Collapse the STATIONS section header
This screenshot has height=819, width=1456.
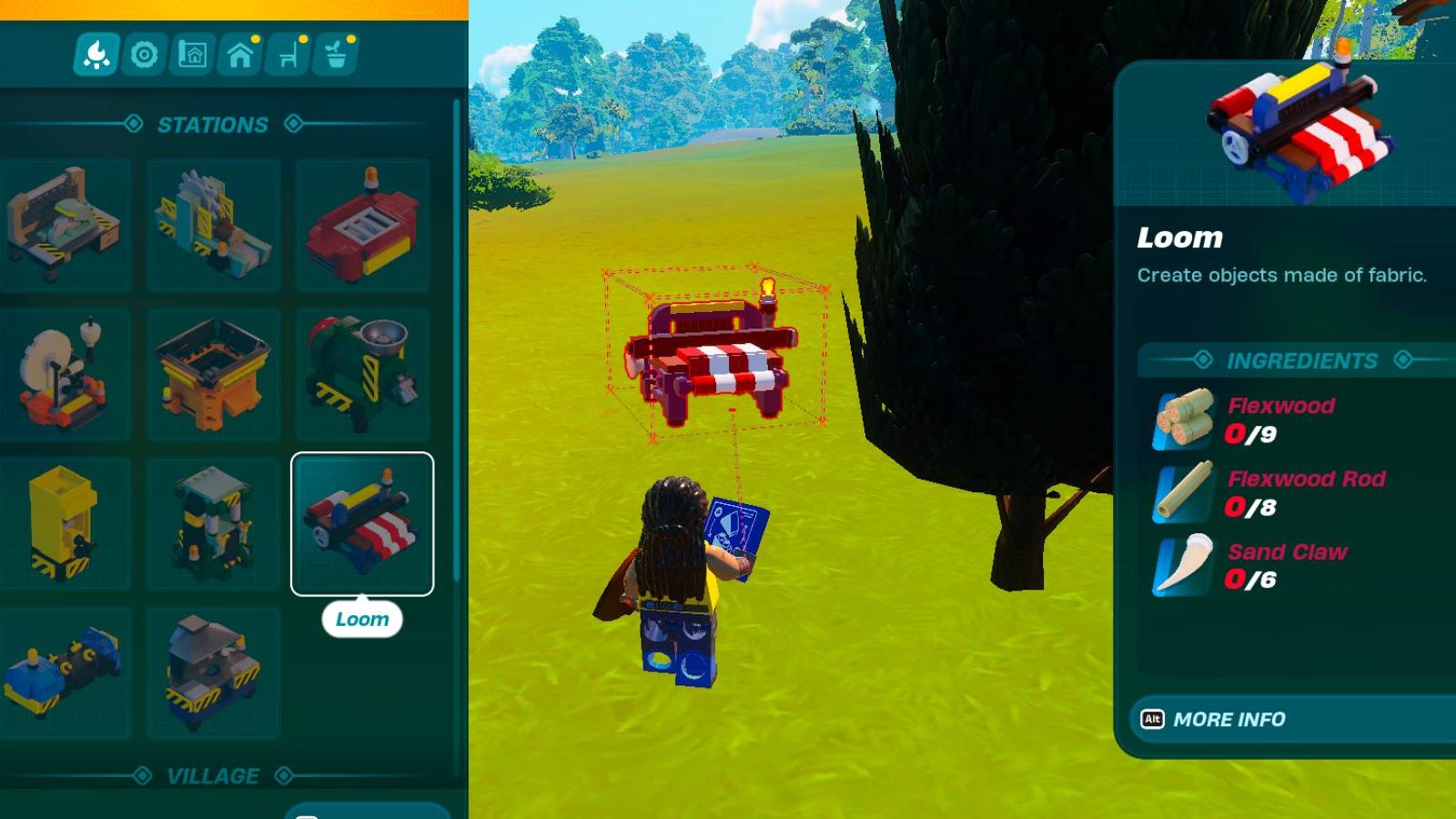tap(214, 124)
